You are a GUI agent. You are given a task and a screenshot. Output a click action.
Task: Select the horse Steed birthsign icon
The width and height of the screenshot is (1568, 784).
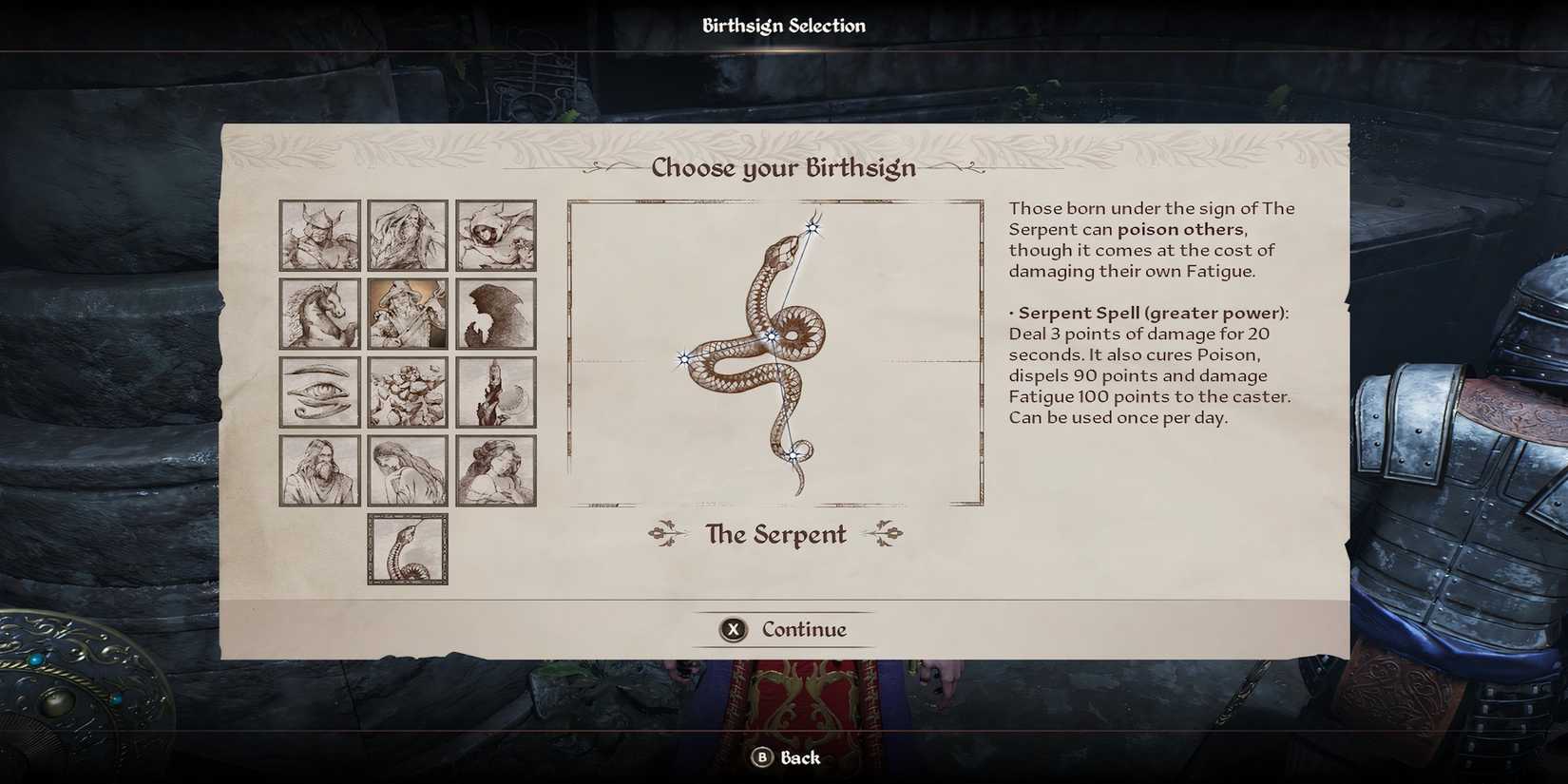click(x=318, y=313)
